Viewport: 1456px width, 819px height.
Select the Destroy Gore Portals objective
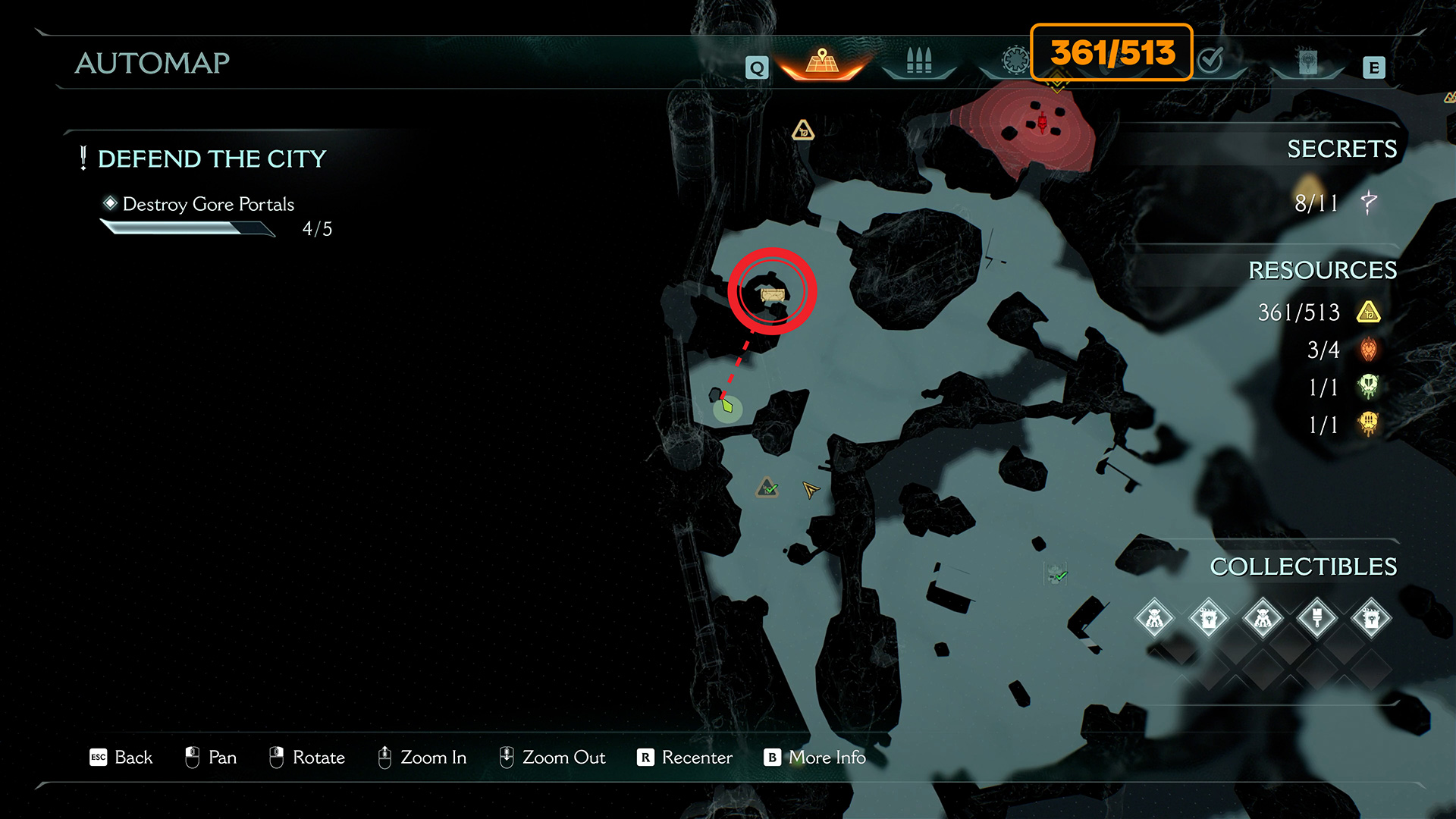[x=208, y=204]
